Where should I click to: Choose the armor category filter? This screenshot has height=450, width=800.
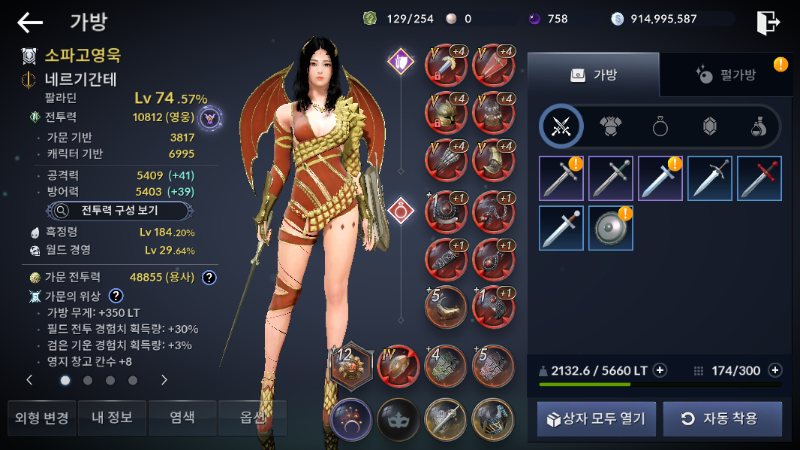610,126
